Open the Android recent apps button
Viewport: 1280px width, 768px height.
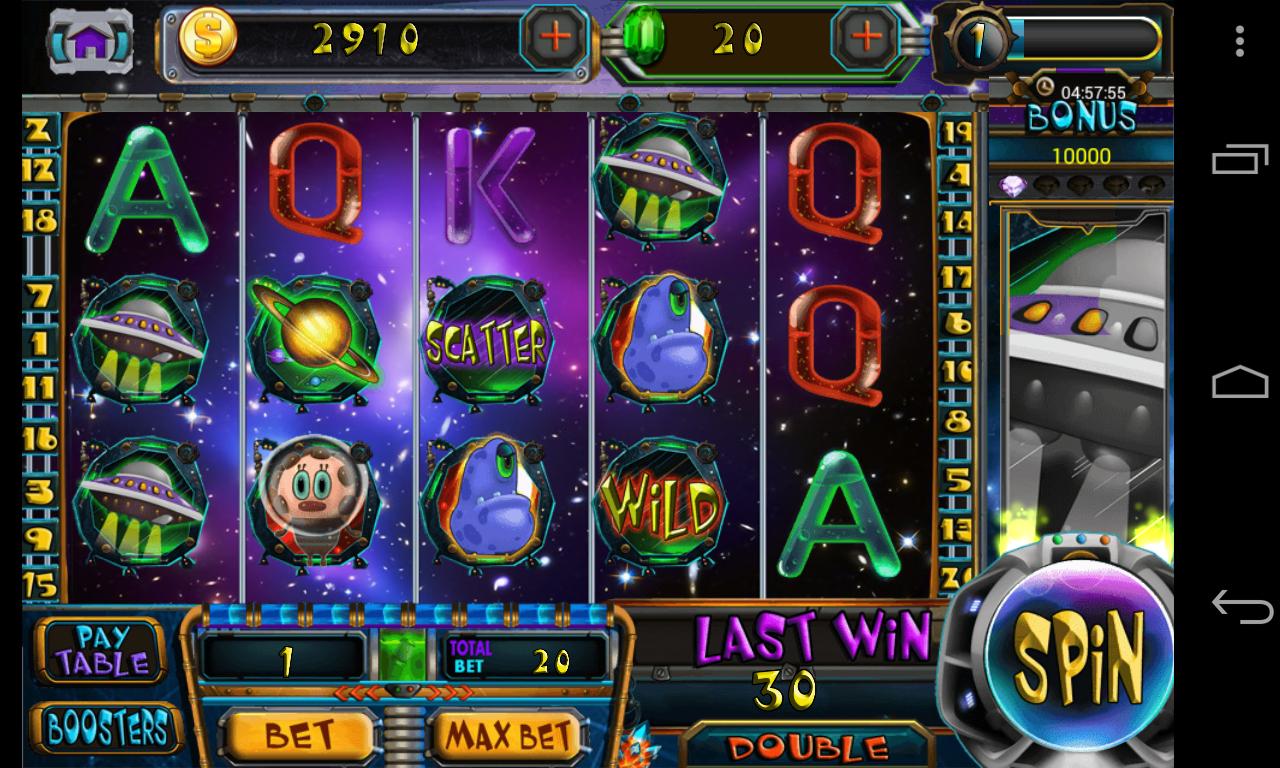coord(1240,160)
